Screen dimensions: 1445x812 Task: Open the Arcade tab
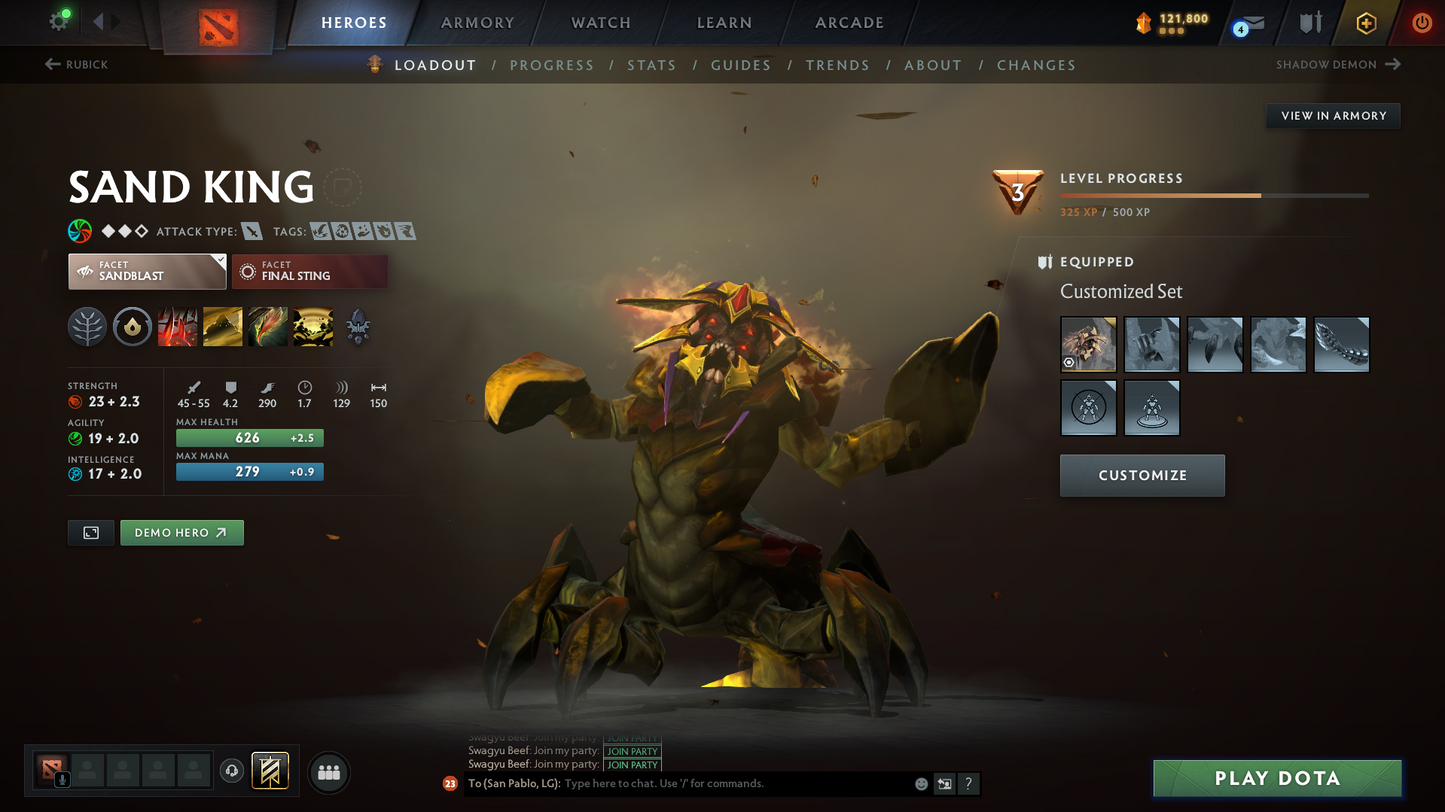[849, 23]
